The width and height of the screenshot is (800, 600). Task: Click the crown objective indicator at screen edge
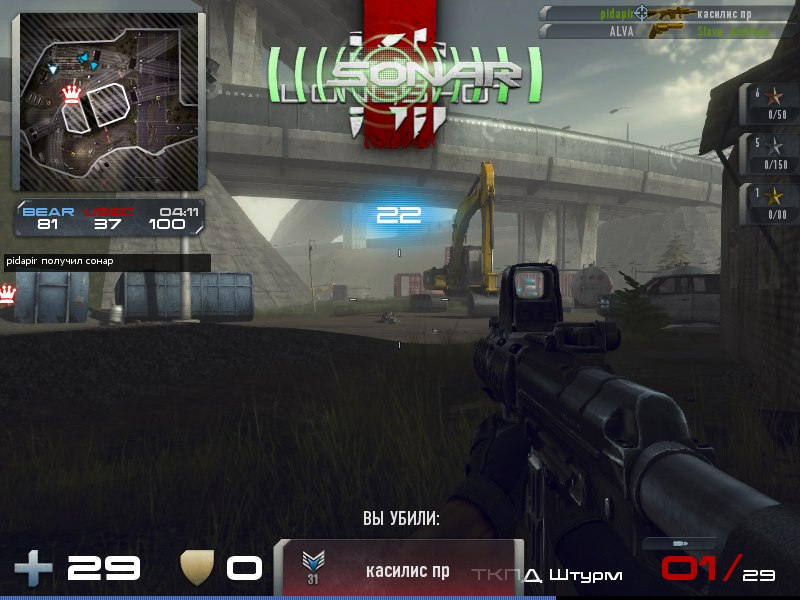(x=9, y=295)
